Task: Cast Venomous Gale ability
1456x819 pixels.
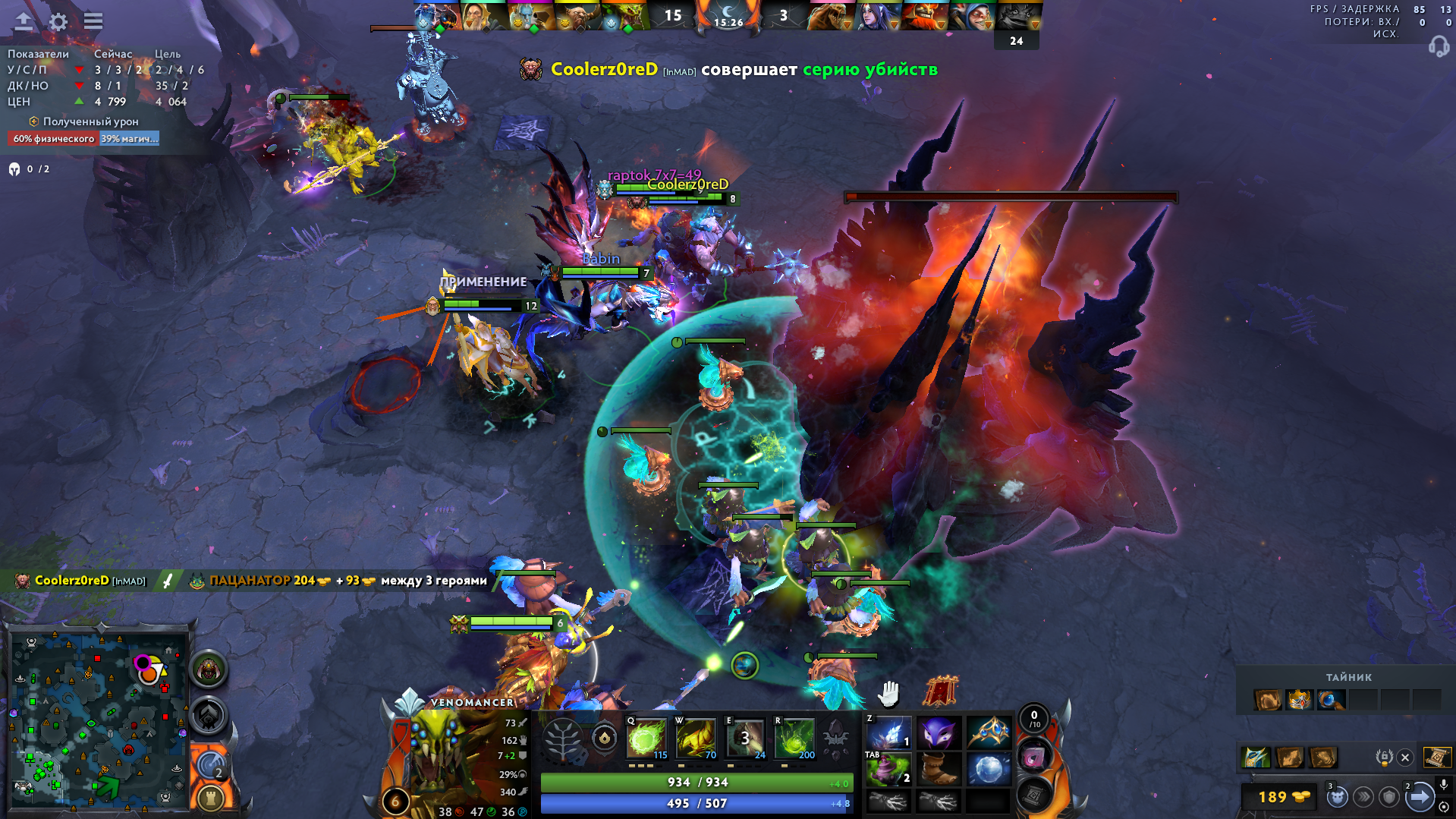Action: click(646, 738)
